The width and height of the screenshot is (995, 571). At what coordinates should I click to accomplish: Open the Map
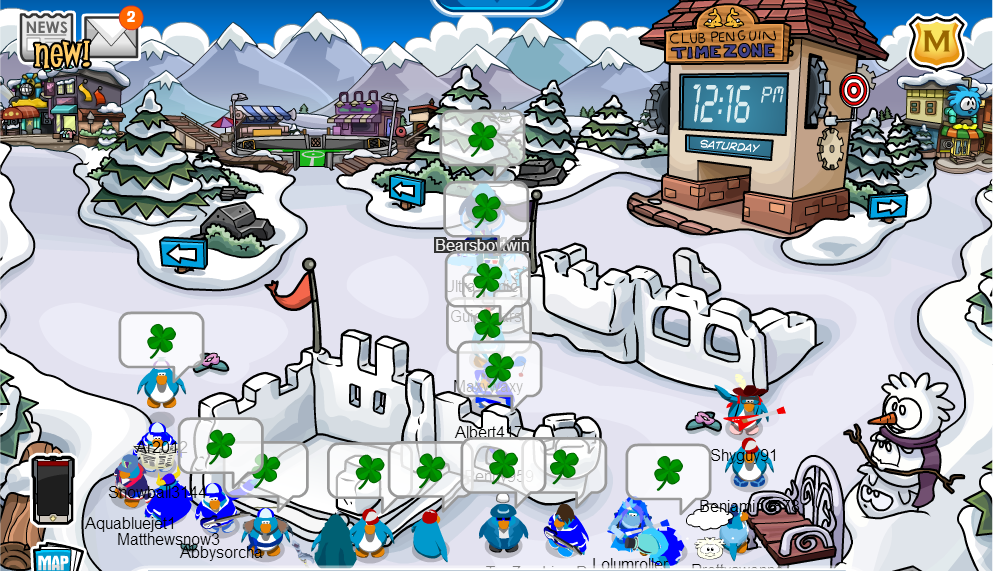52,560
